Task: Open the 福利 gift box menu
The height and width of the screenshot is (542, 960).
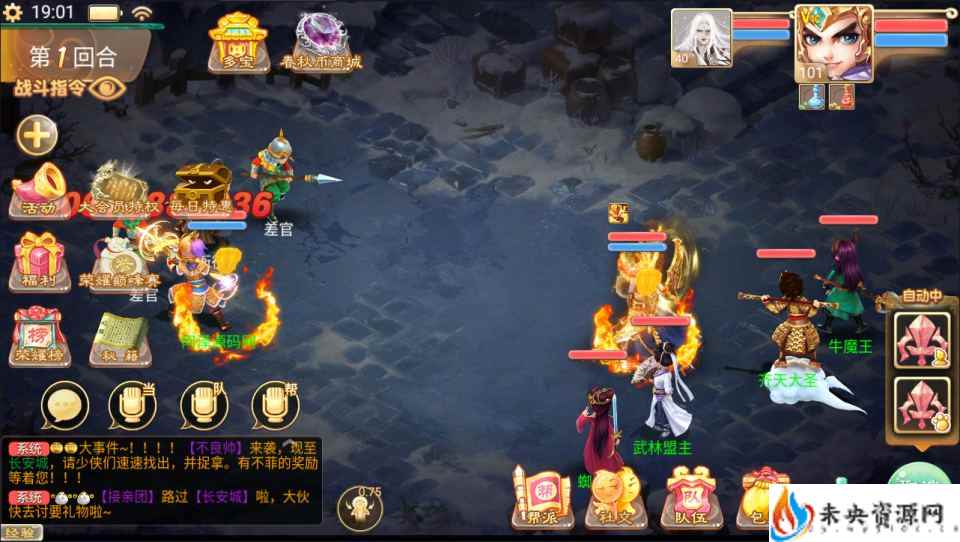Action: (40, 258)
